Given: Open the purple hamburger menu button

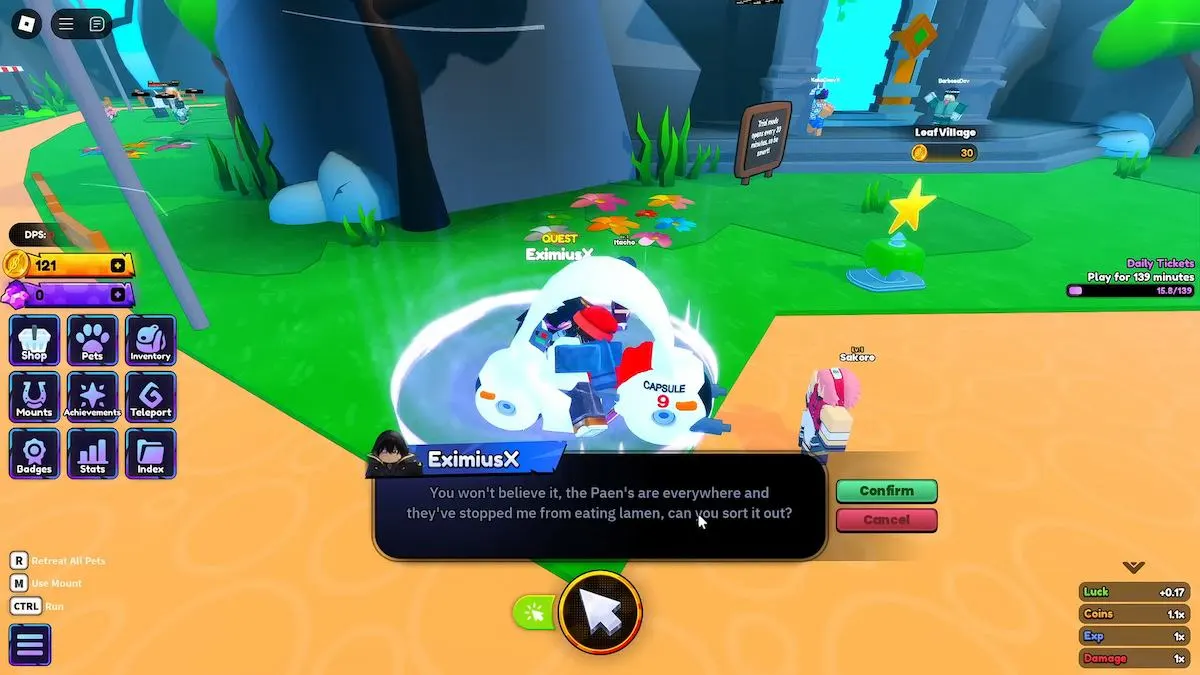Looking at the screenshot, I should (x=30, y=645).
